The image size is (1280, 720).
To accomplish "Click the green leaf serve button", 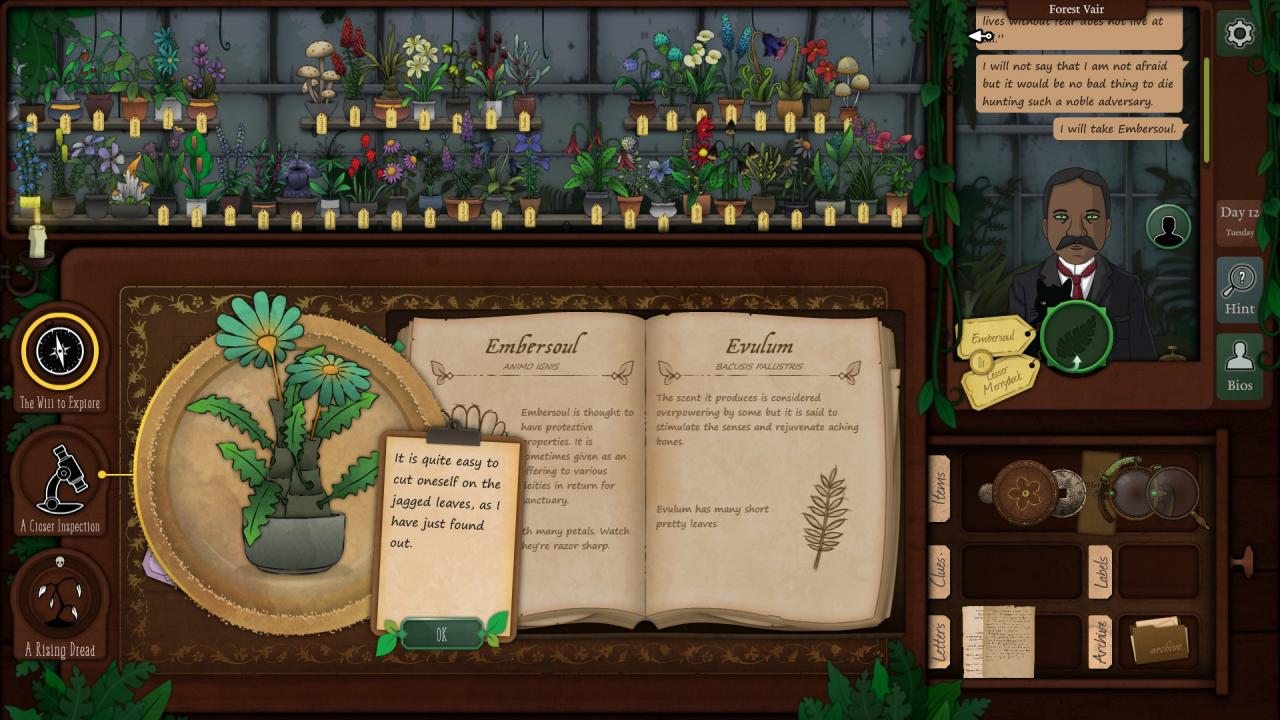I will point(1076,337).
